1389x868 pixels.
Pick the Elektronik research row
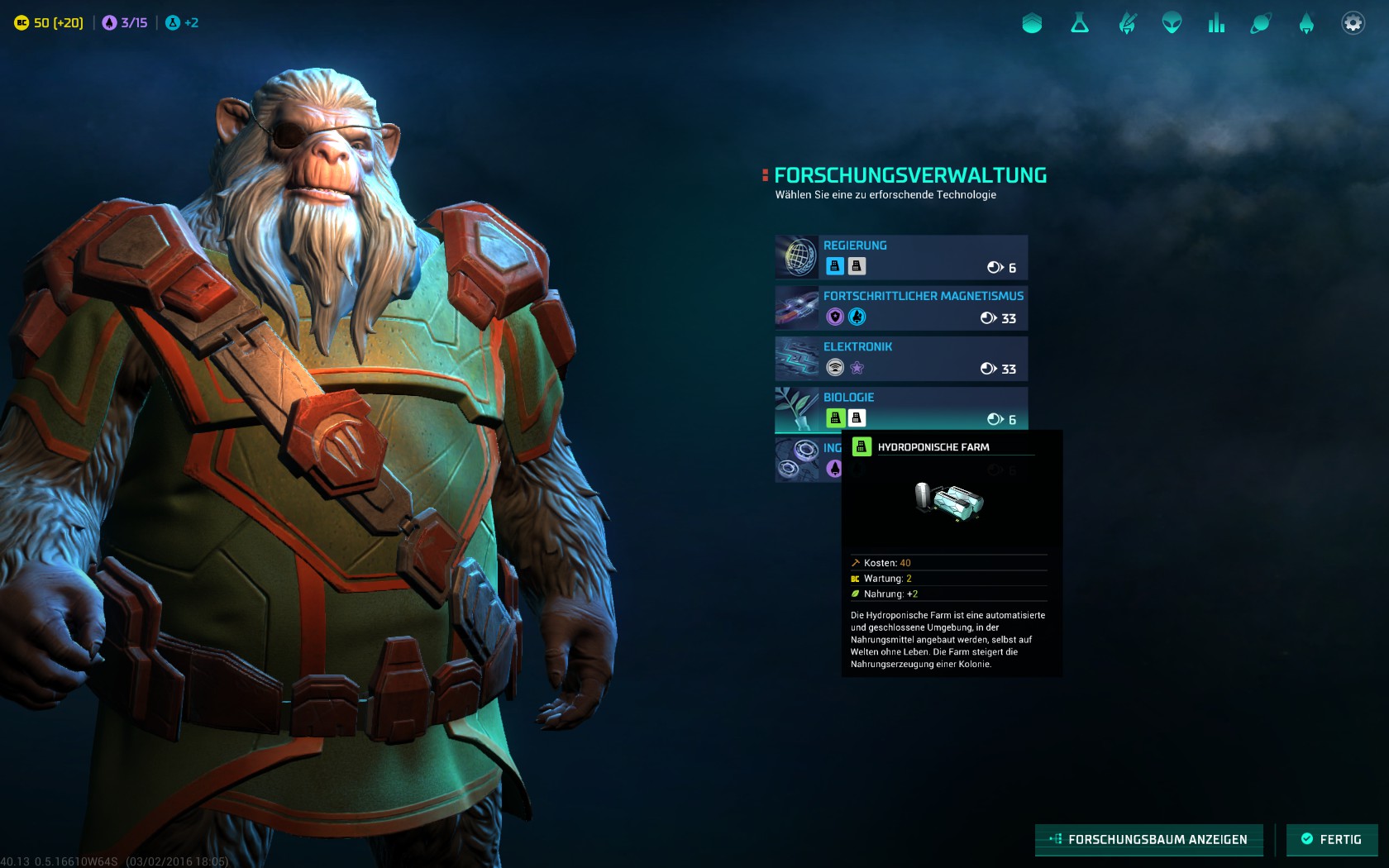(x=901, y=358)
